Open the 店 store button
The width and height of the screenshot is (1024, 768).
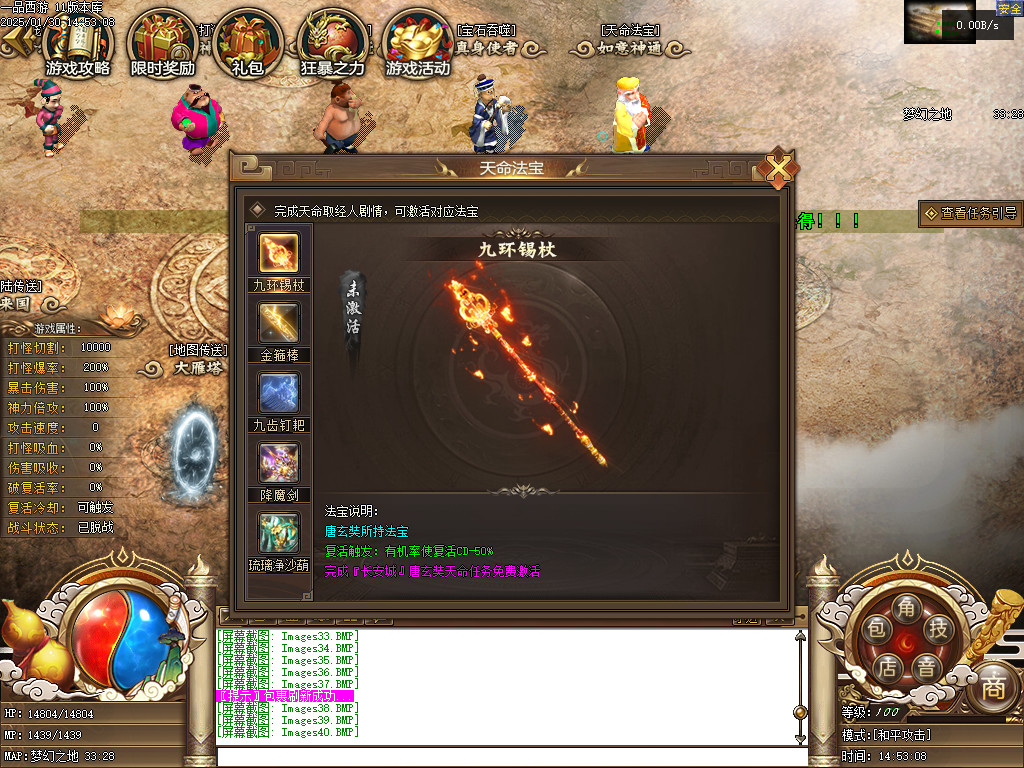(x=886, y=667)
